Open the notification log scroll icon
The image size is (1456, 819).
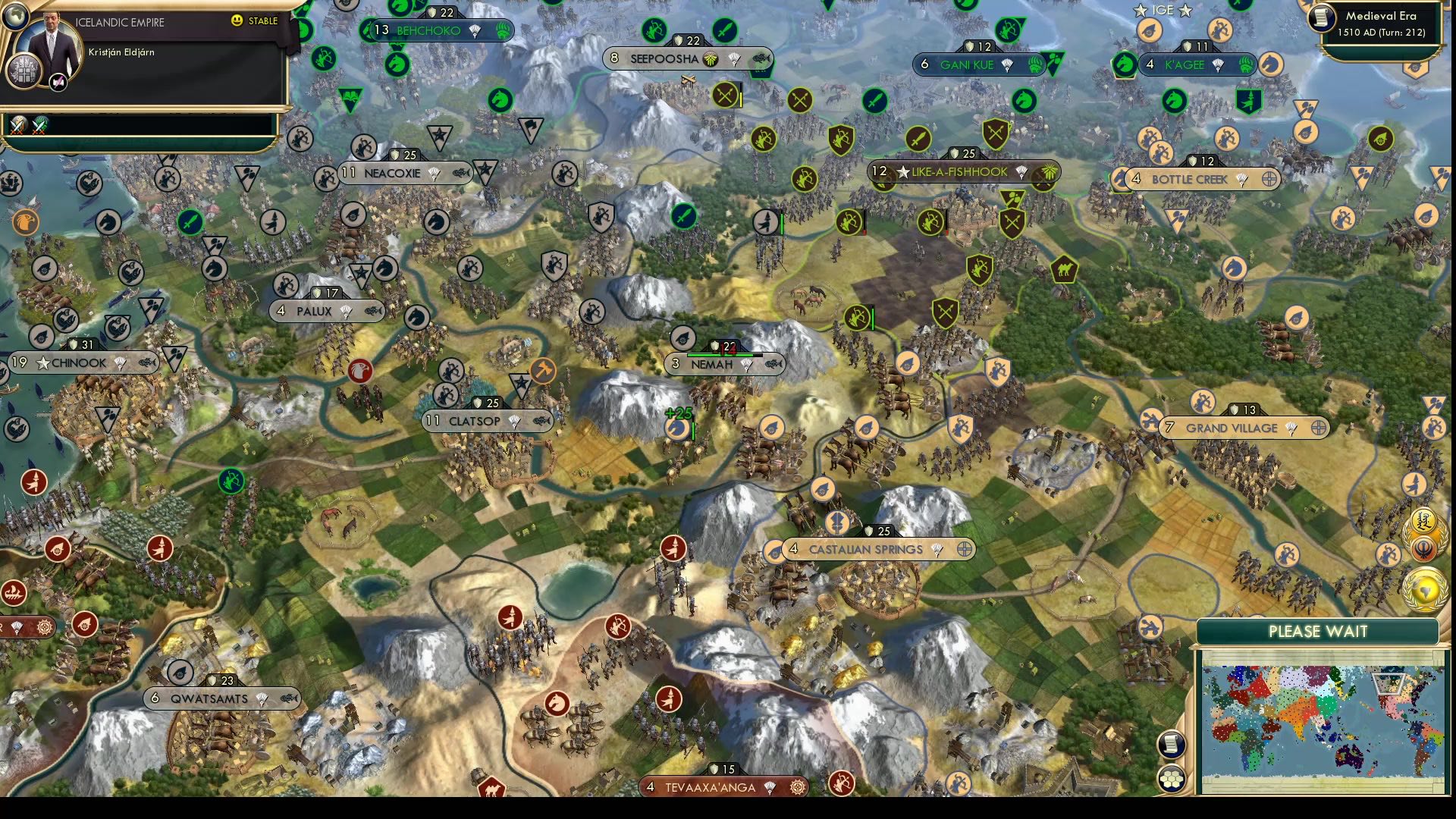click(x=1171, y=743)
